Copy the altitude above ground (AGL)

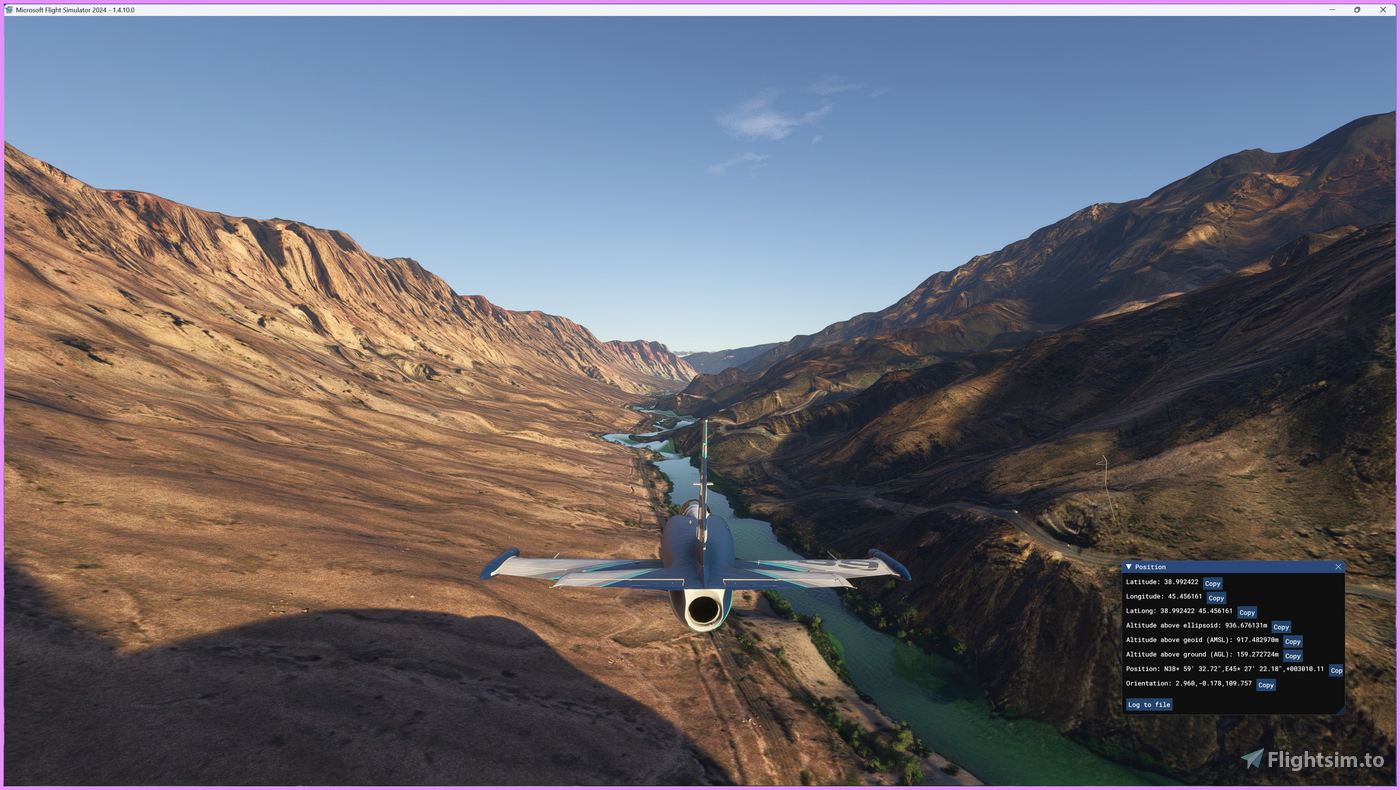coord(1293,656)
